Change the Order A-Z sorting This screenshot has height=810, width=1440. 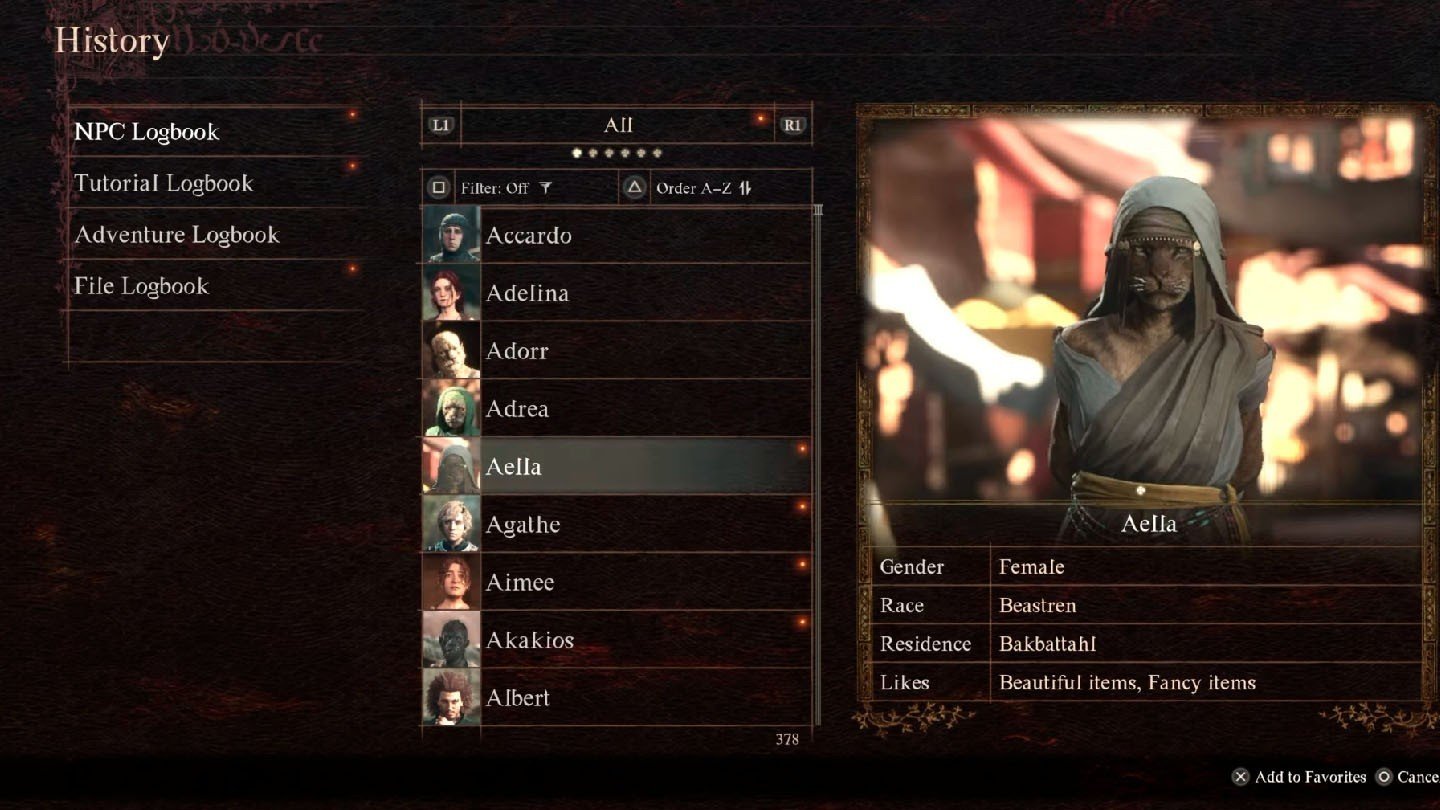coord(703,188)
